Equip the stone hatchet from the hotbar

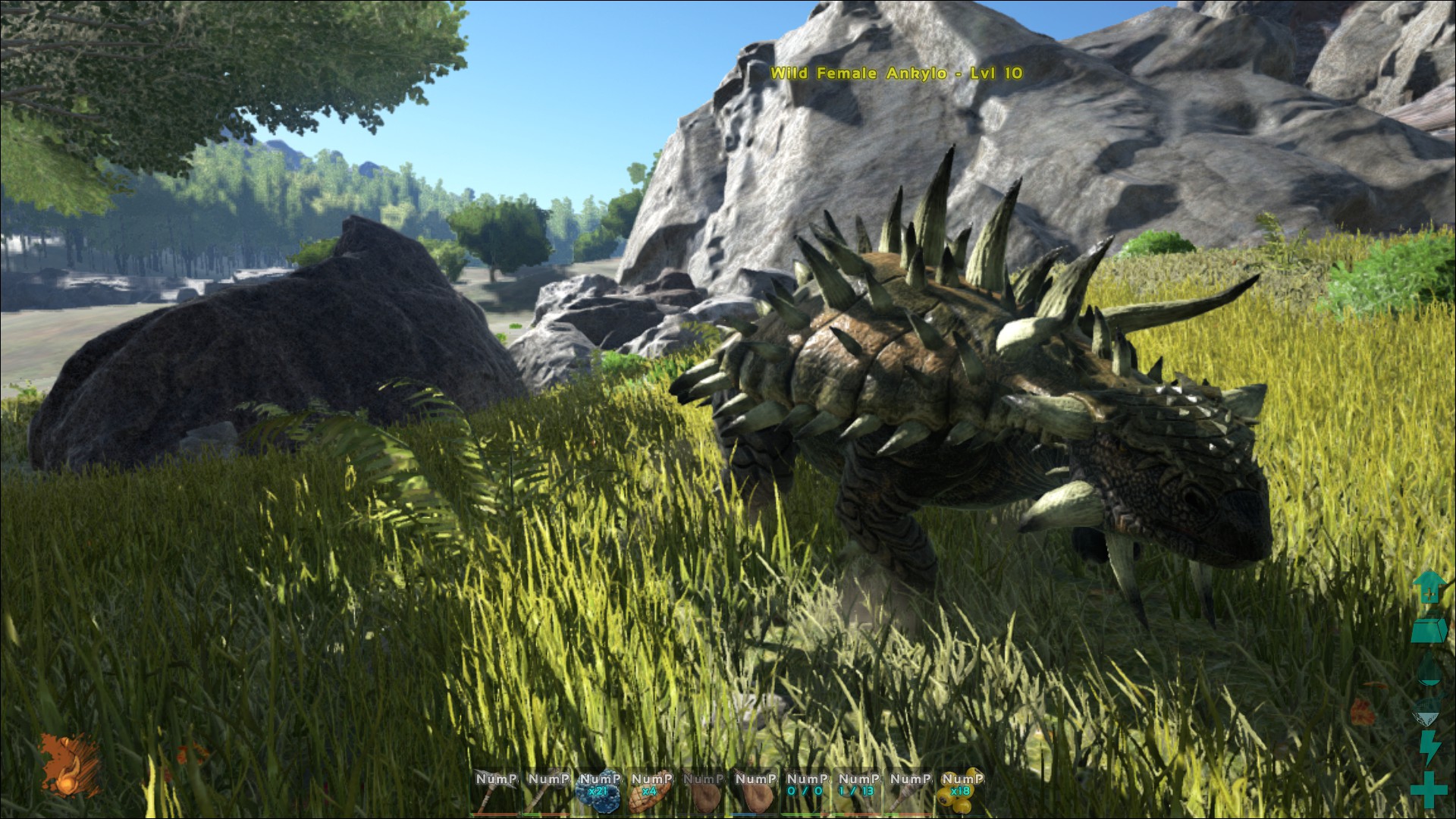(548, 792)
